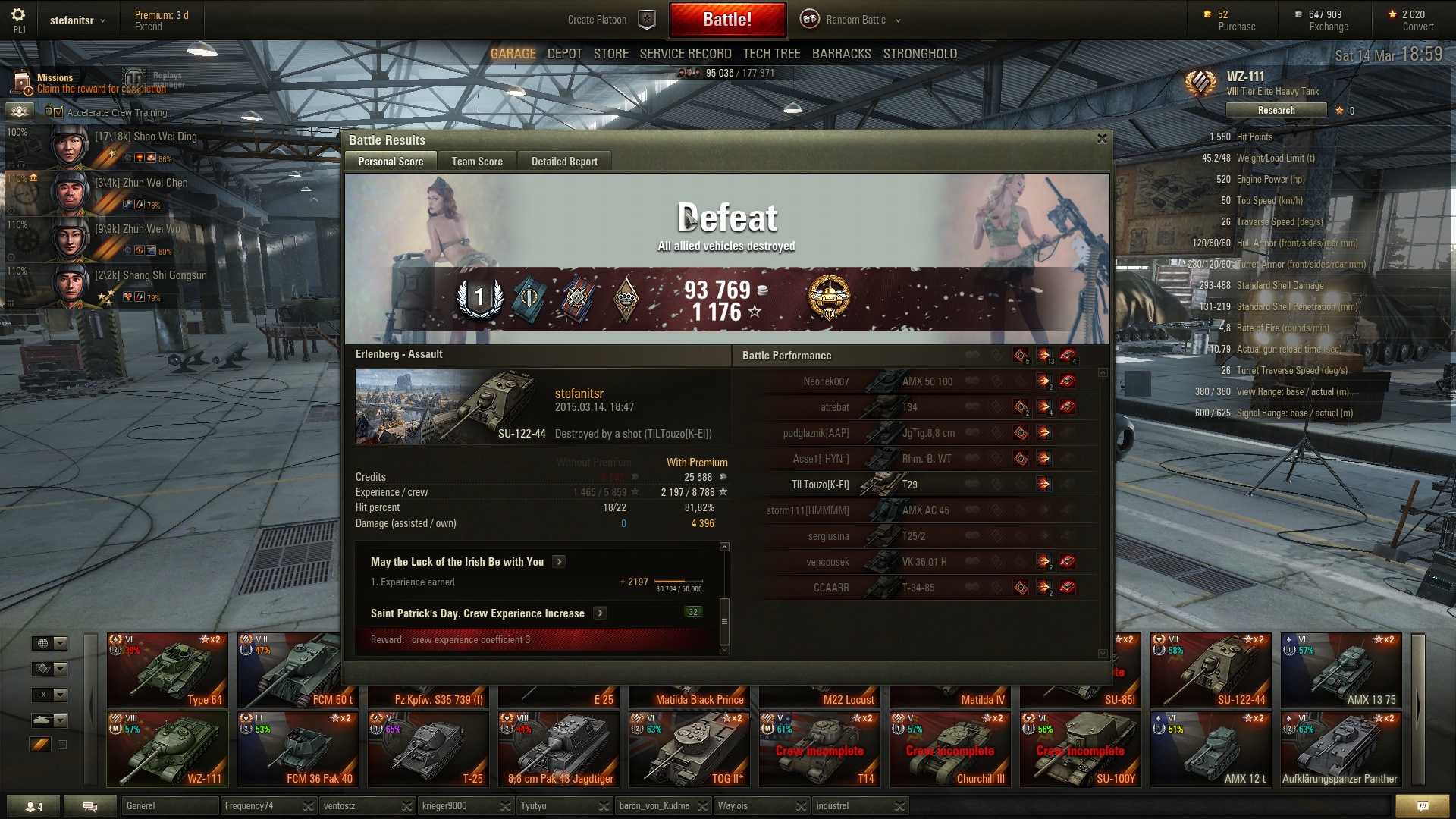Start a match with the Battle! button
Screen dimensions: 1456x819
coord(726,20)
